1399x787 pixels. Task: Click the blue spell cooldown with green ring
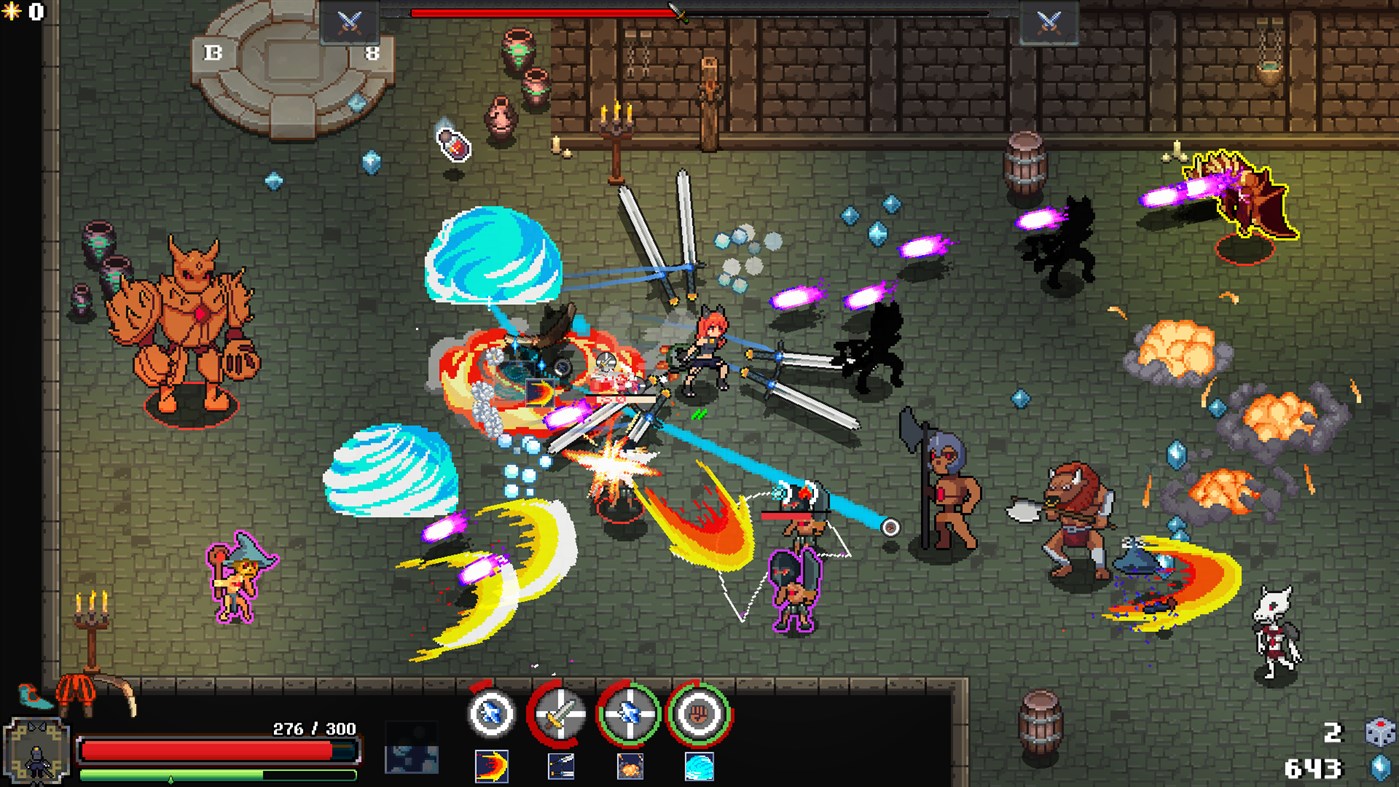(631, 714)
